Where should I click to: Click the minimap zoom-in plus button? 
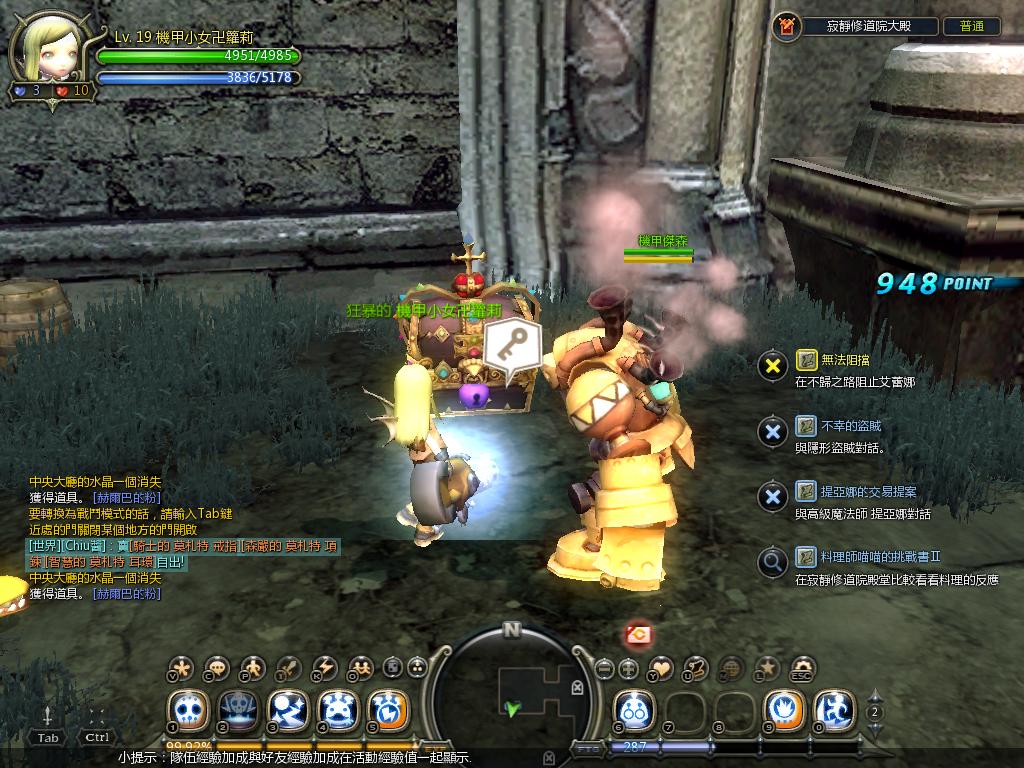point(629,668)
